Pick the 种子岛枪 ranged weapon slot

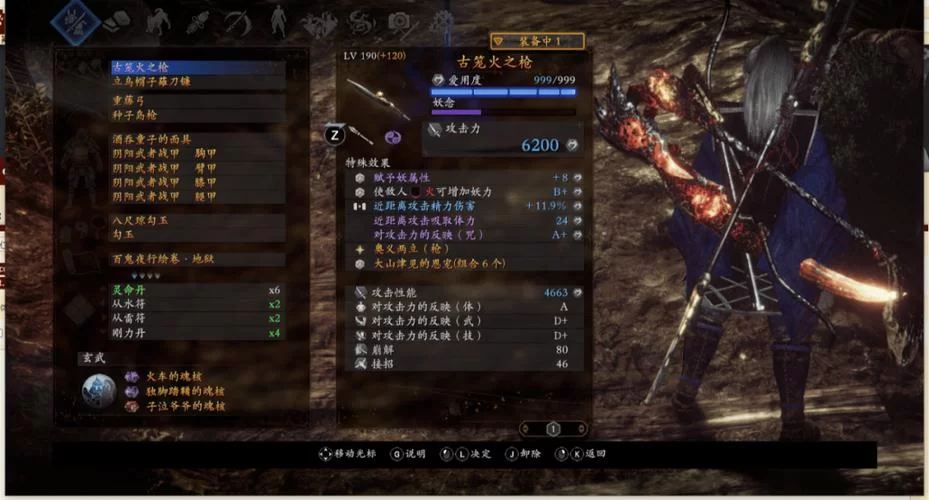click(x=195, y=116)
